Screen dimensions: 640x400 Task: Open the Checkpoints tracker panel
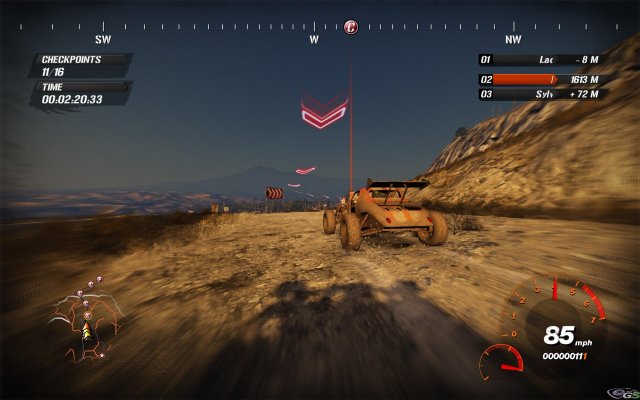82,65
